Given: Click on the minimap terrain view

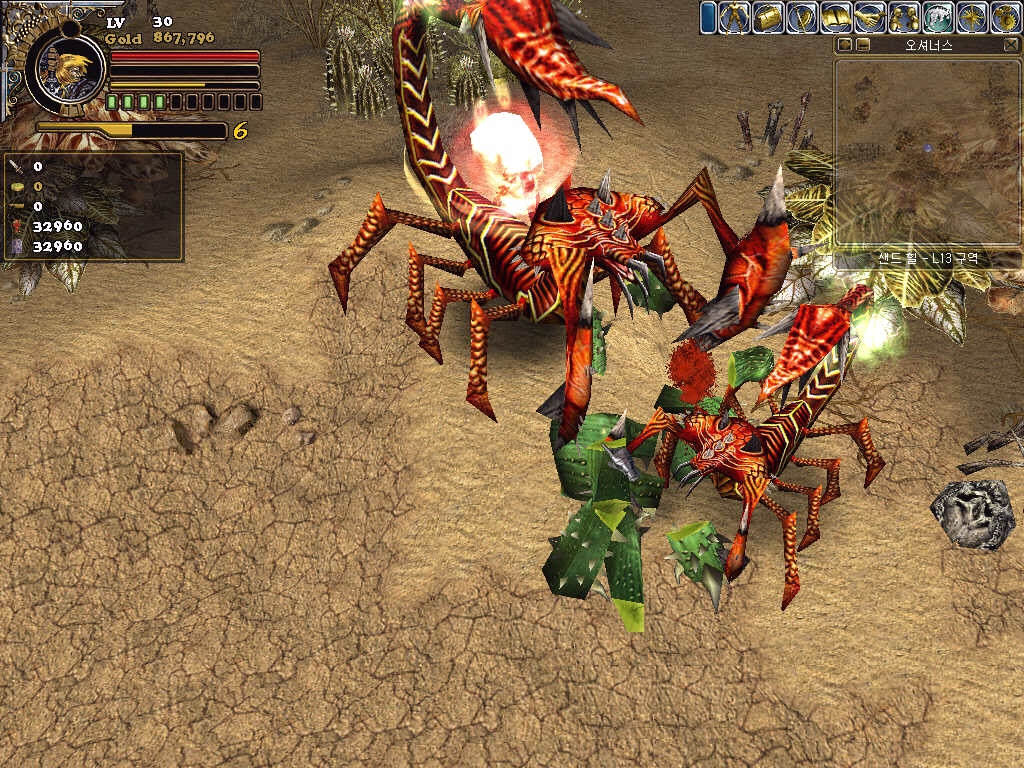Looking at the screenshot, I should coord(926,150).
